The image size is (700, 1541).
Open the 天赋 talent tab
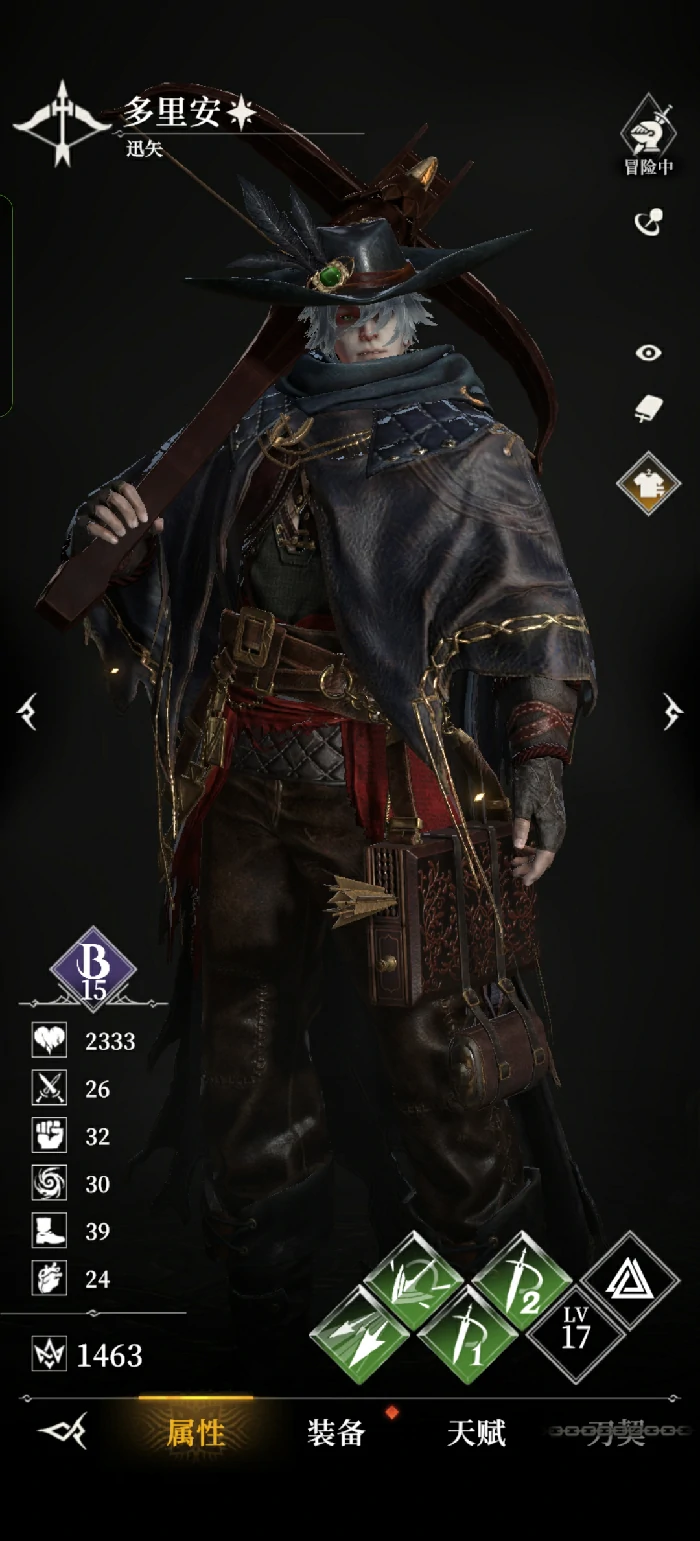[476, 1433]
